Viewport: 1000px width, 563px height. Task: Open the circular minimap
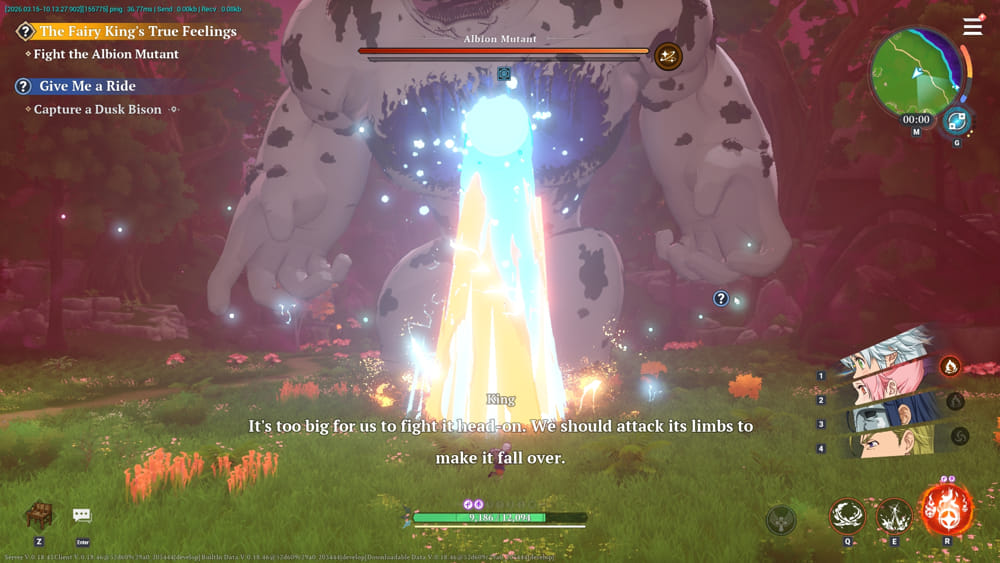coord(915,74)
